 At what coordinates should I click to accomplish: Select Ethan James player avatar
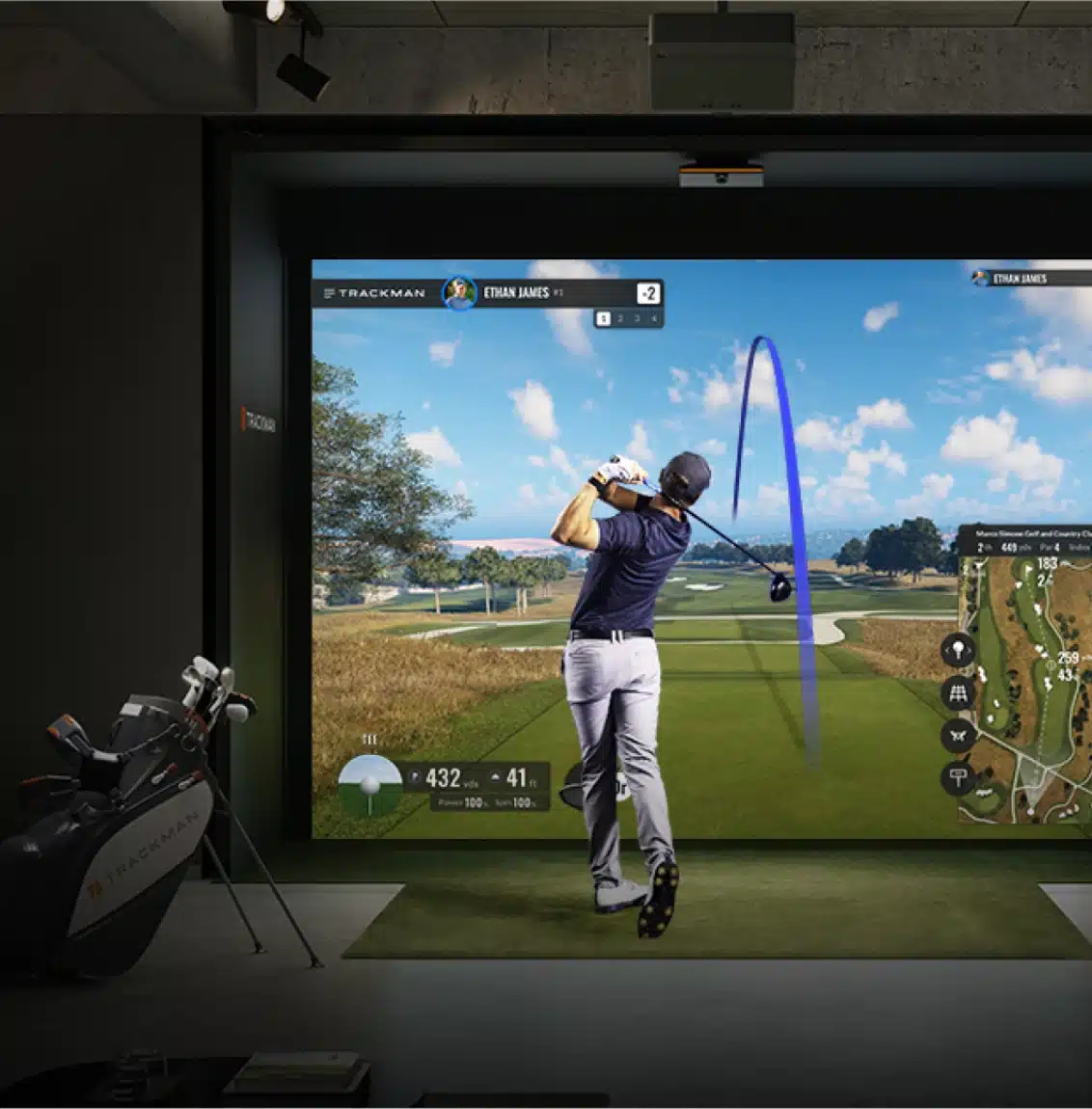tap(459, 292)
